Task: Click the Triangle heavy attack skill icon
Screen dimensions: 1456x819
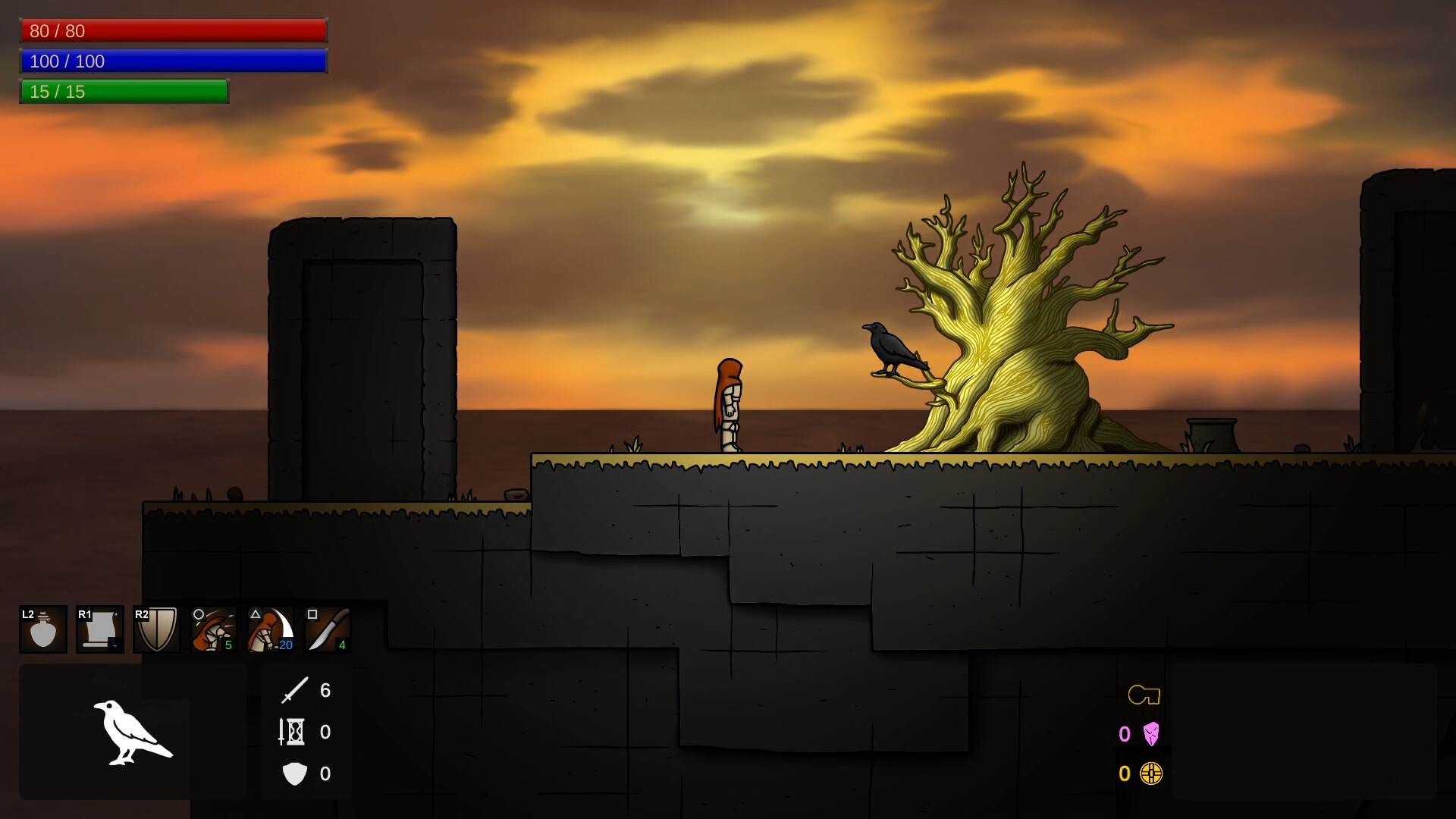Action: tap(270, 629)
